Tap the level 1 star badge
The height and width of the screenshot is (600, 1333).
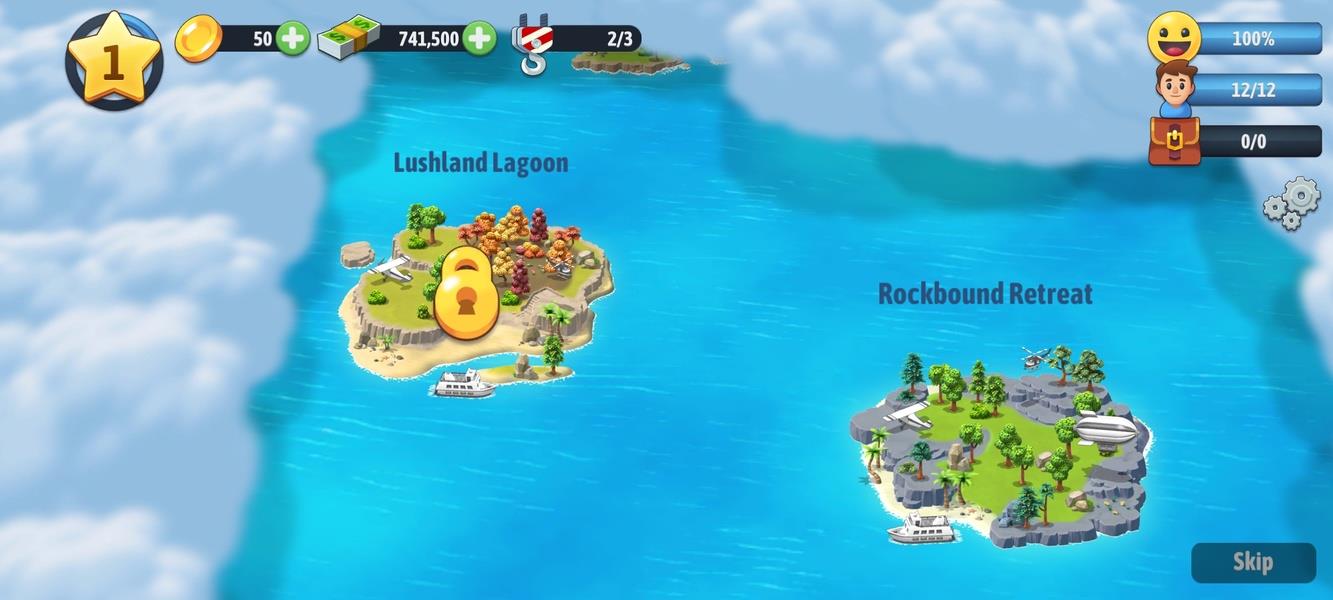coord(113,60)
